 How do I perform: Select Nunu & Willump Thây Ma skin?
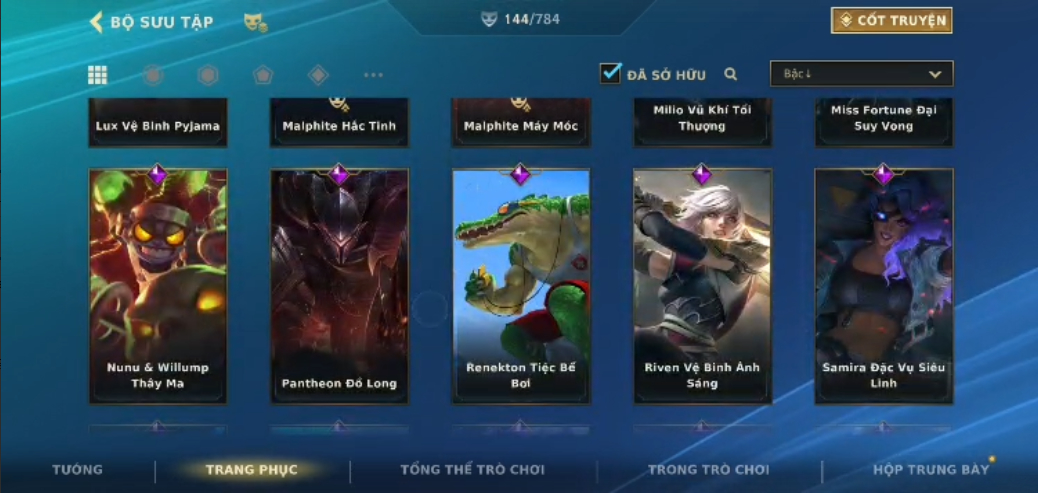(158, 285)
